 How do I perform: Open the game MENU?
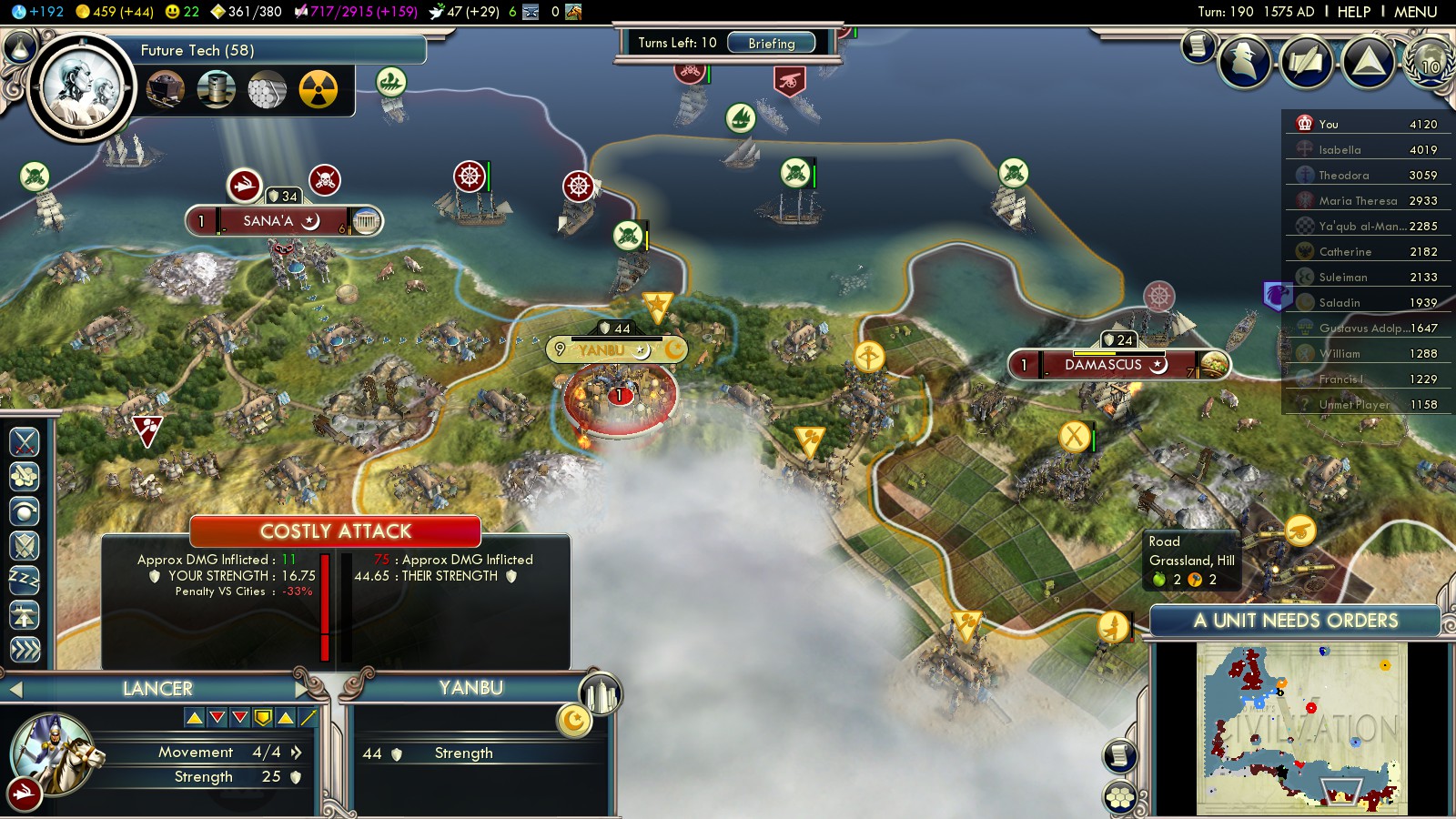1415,12
